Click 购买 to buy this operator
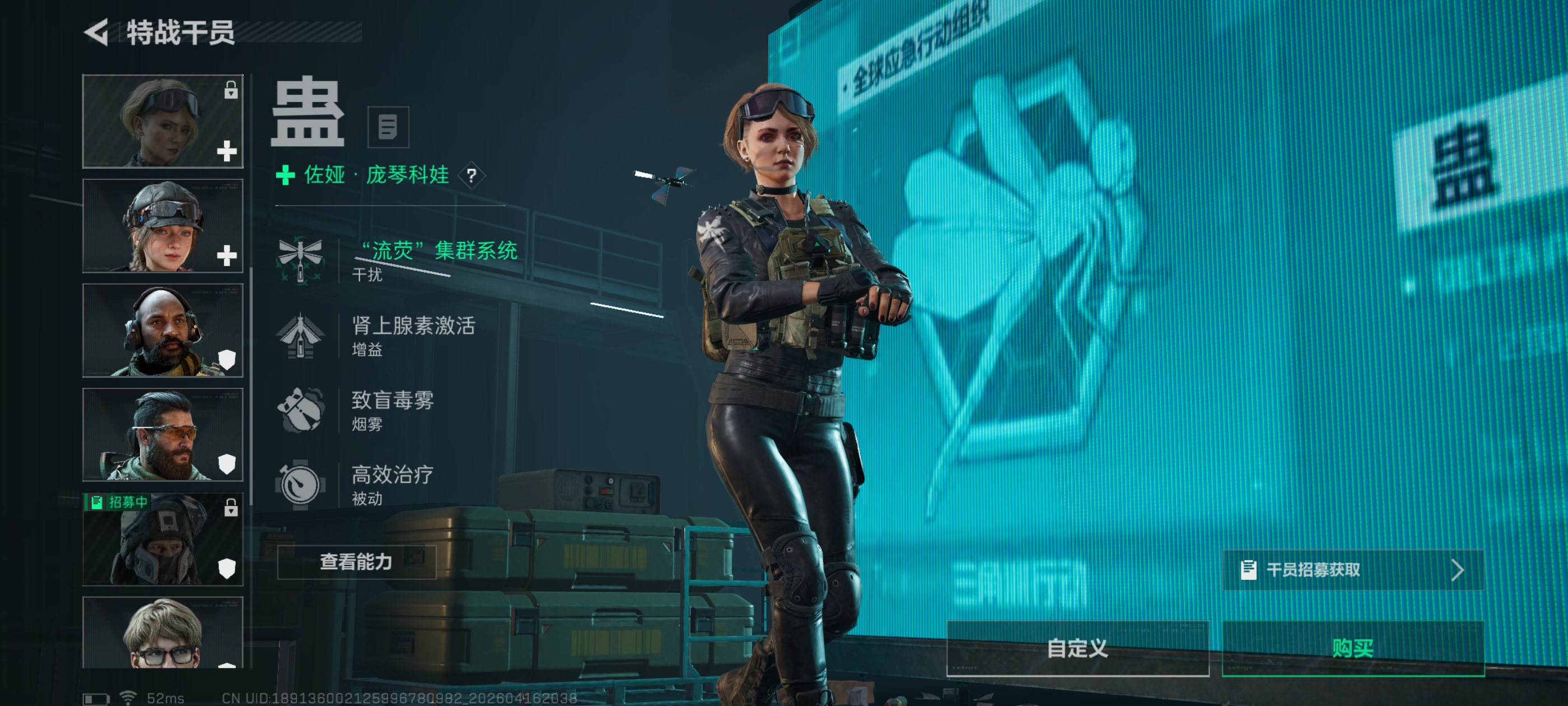The height and width of the screenshot is (706, 1568). coord(1352,648)
